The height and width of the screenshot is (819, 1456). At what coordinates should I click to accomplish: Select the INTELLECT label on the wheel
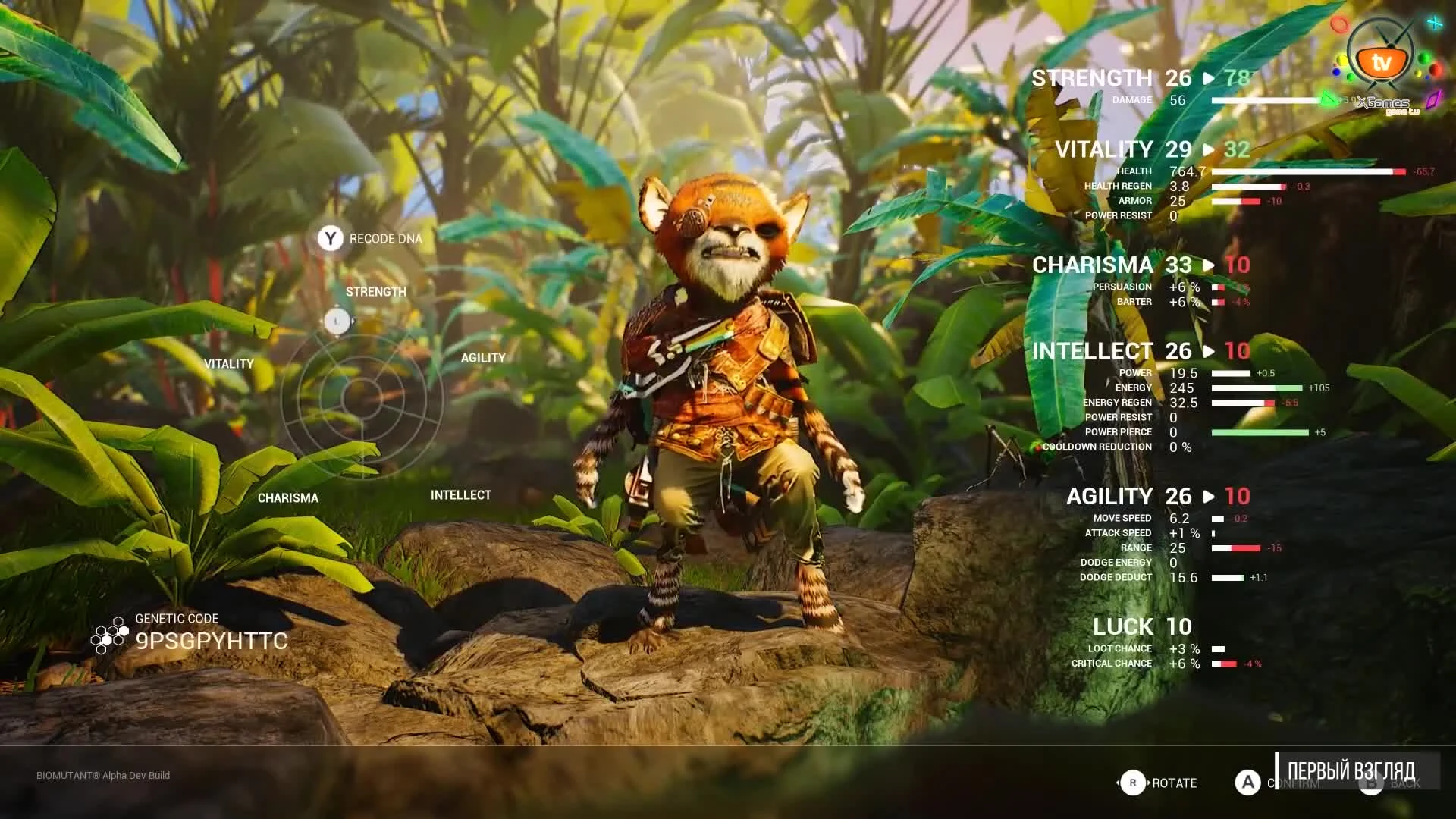coord(460,494)
